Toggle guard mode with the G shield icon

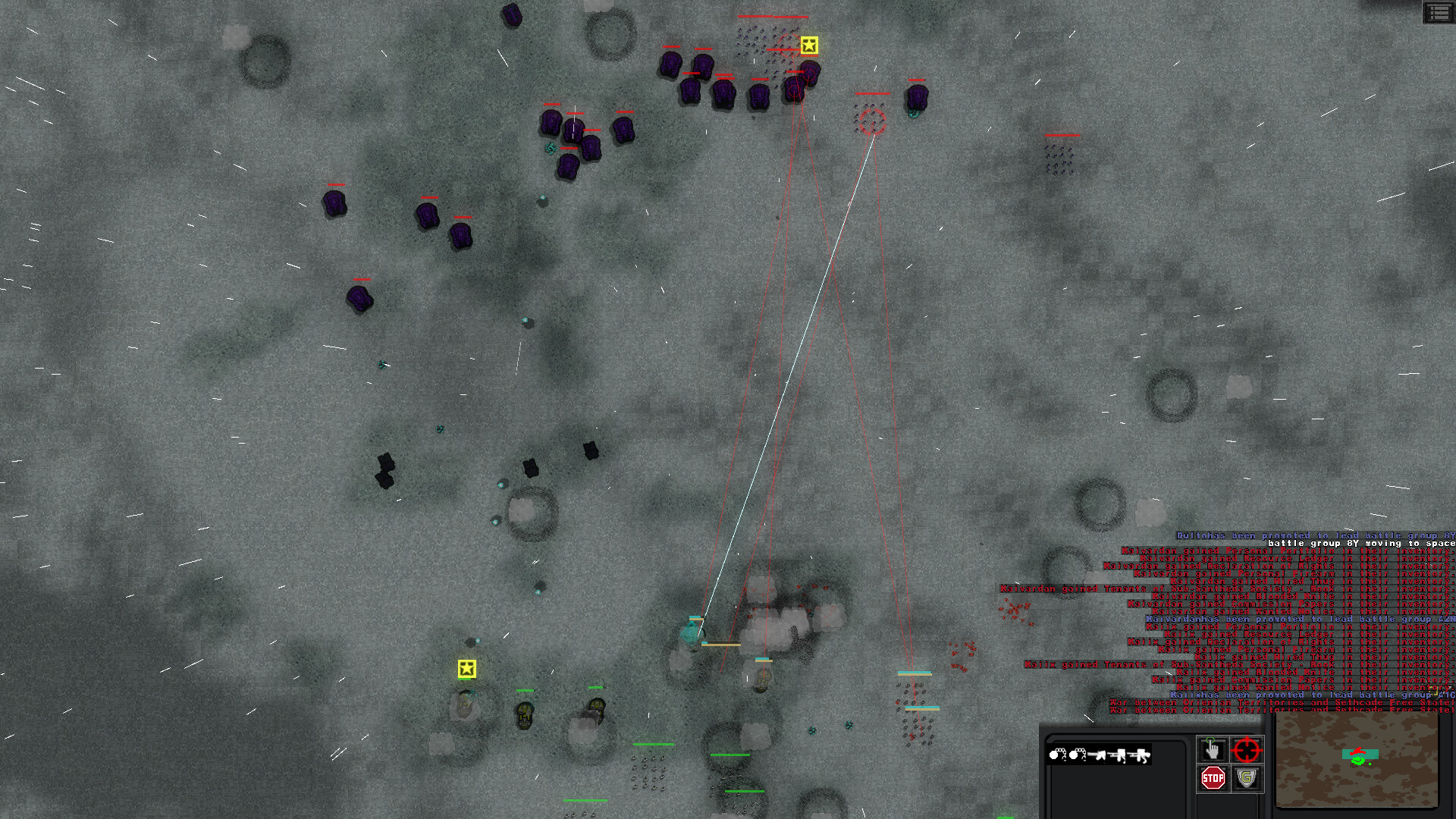tap(1247, 779)
